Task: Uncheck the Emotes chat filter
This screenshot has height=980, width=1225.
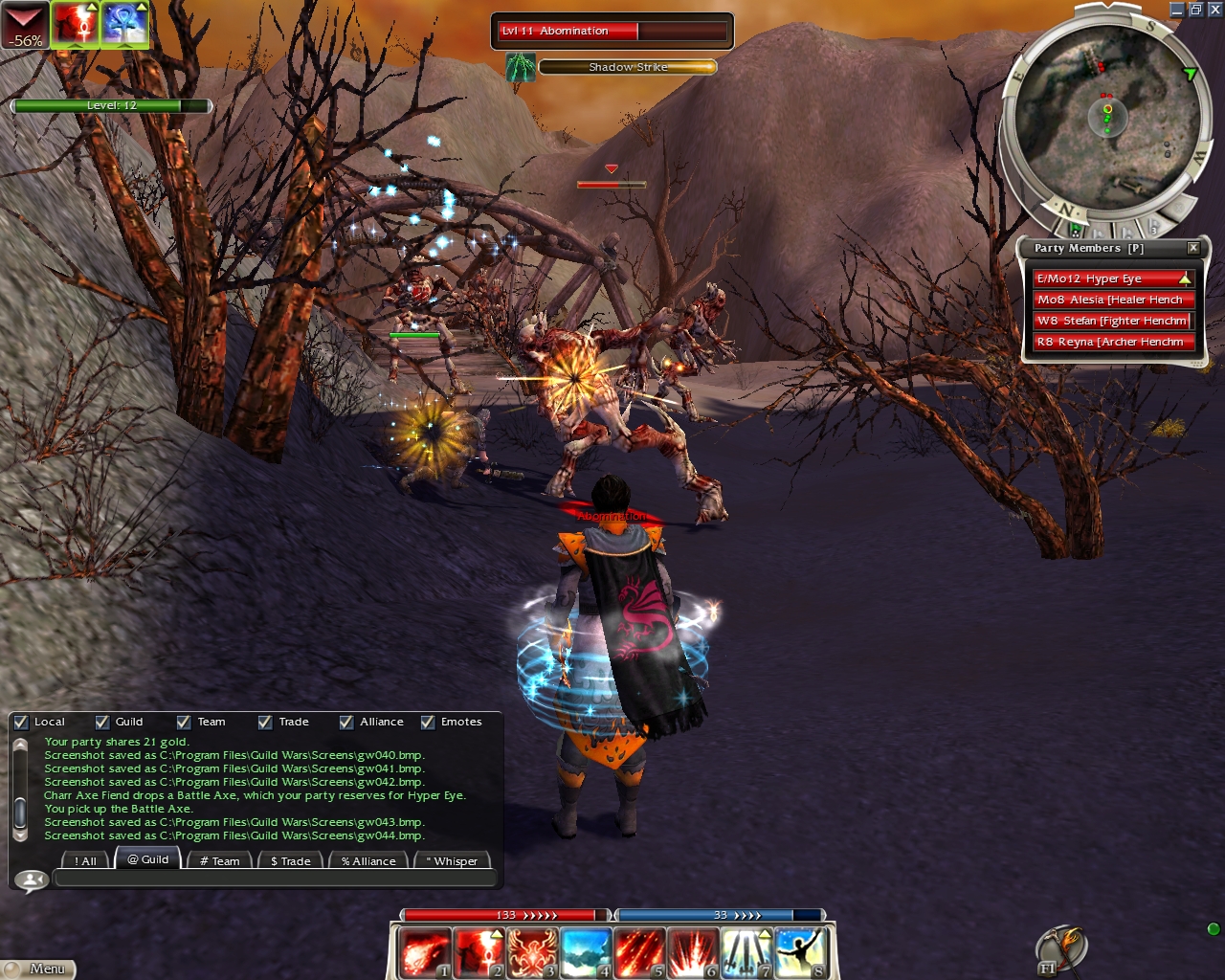Action: coord(428,722)
